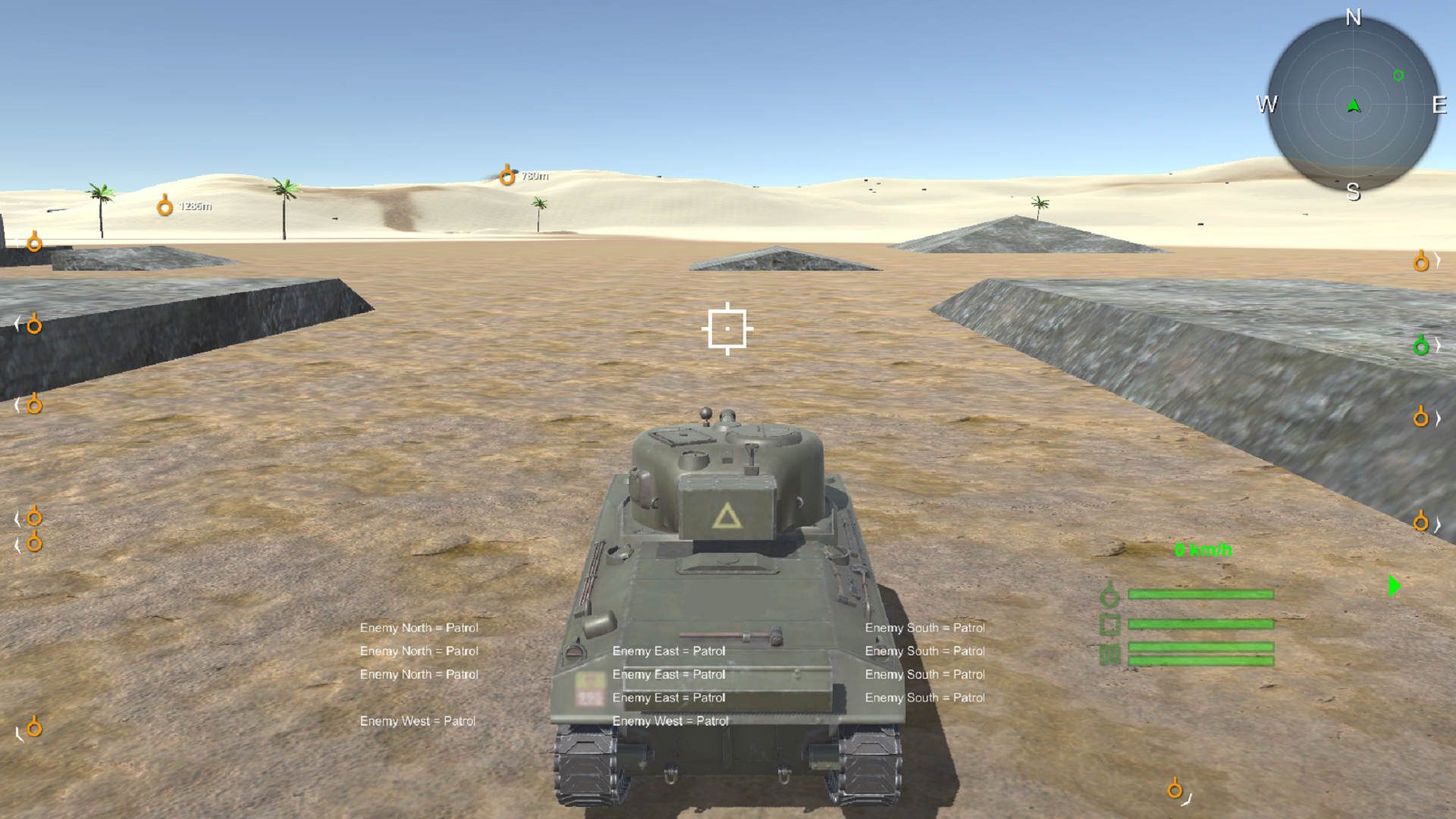Click the Enemy South = Patrol status text

click(x=924, y=628)
